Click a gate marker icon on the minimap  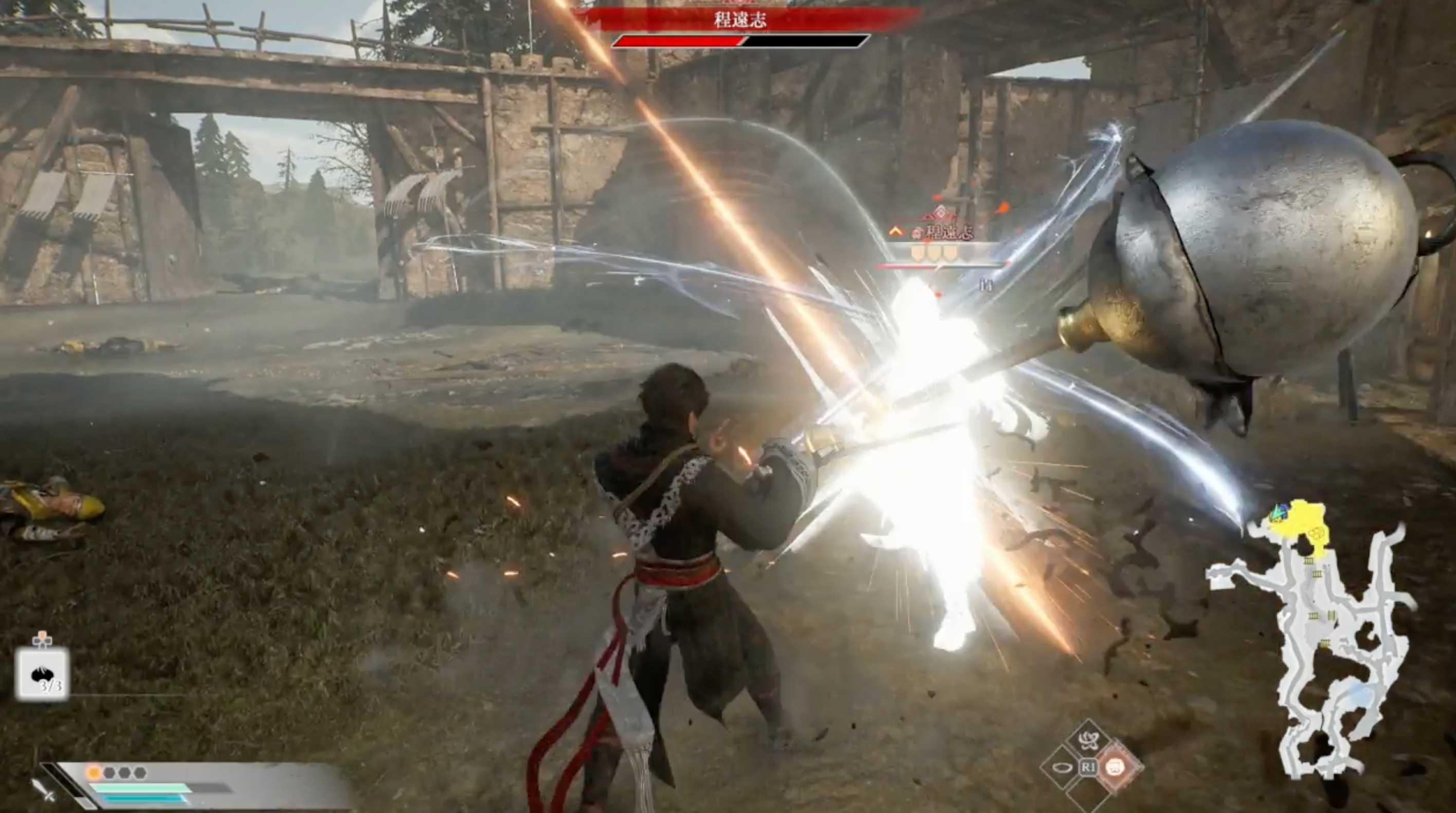tap(1309, 561)
